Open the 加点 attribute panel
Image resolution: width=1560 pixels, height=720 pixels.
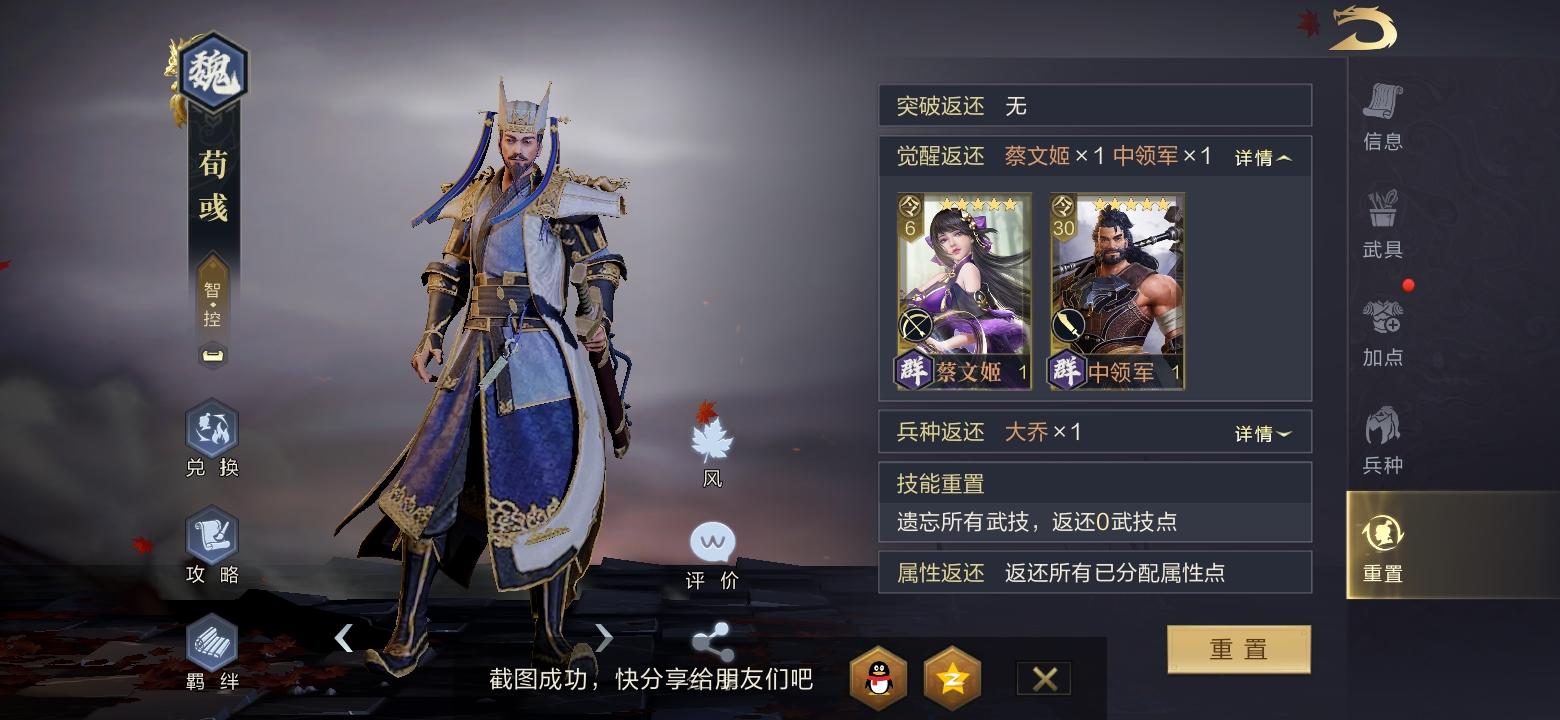point(1383,330)
